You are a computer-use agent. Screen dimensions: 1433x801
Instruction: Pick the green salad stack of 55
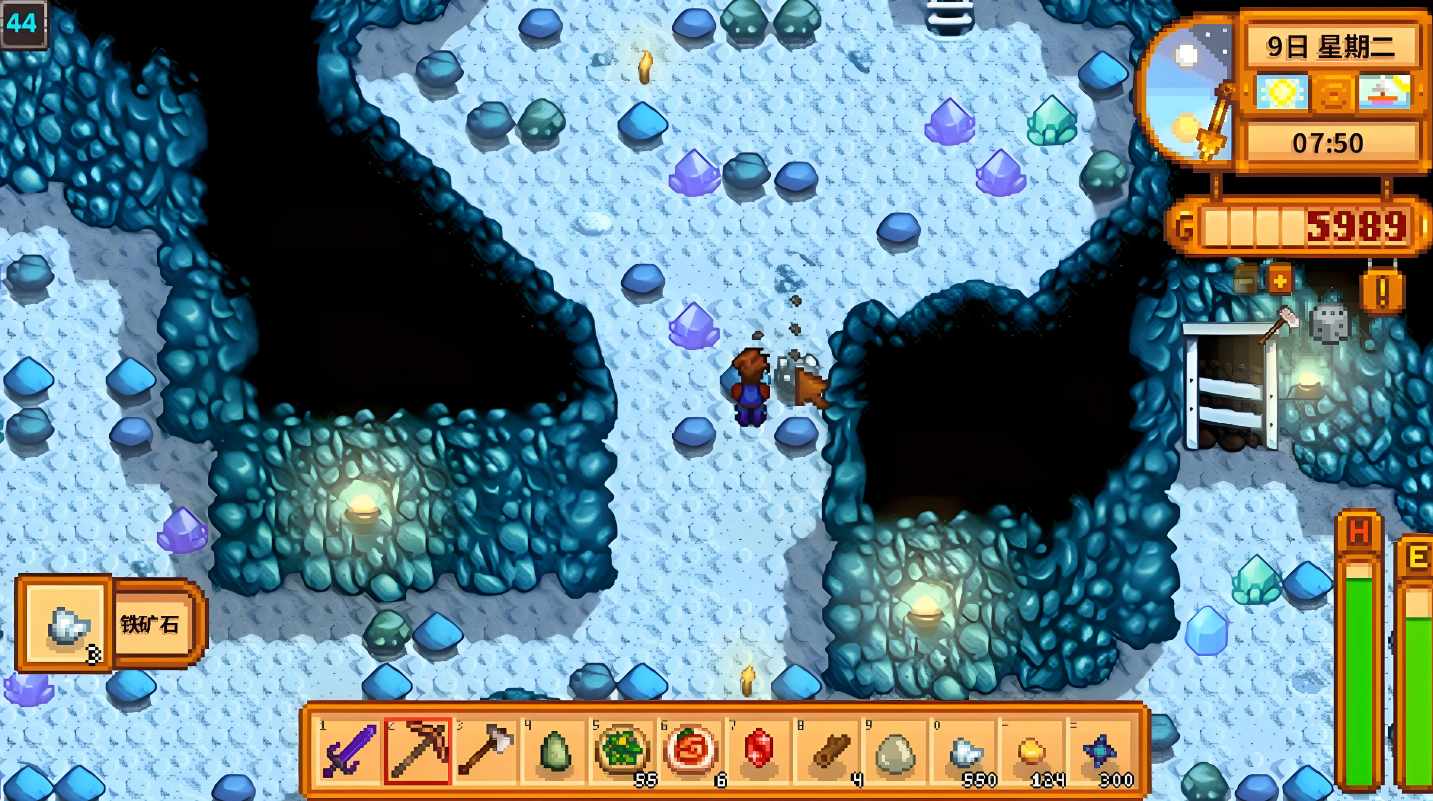623,752
